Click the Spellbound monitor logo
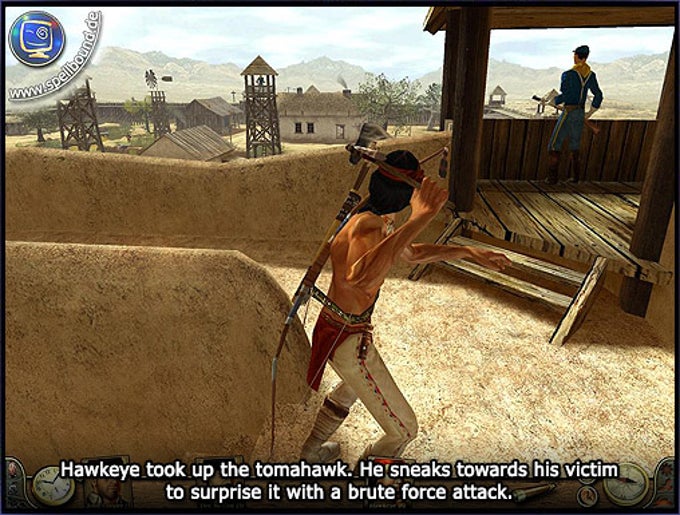The image size is (680, 515). (37, 39)
